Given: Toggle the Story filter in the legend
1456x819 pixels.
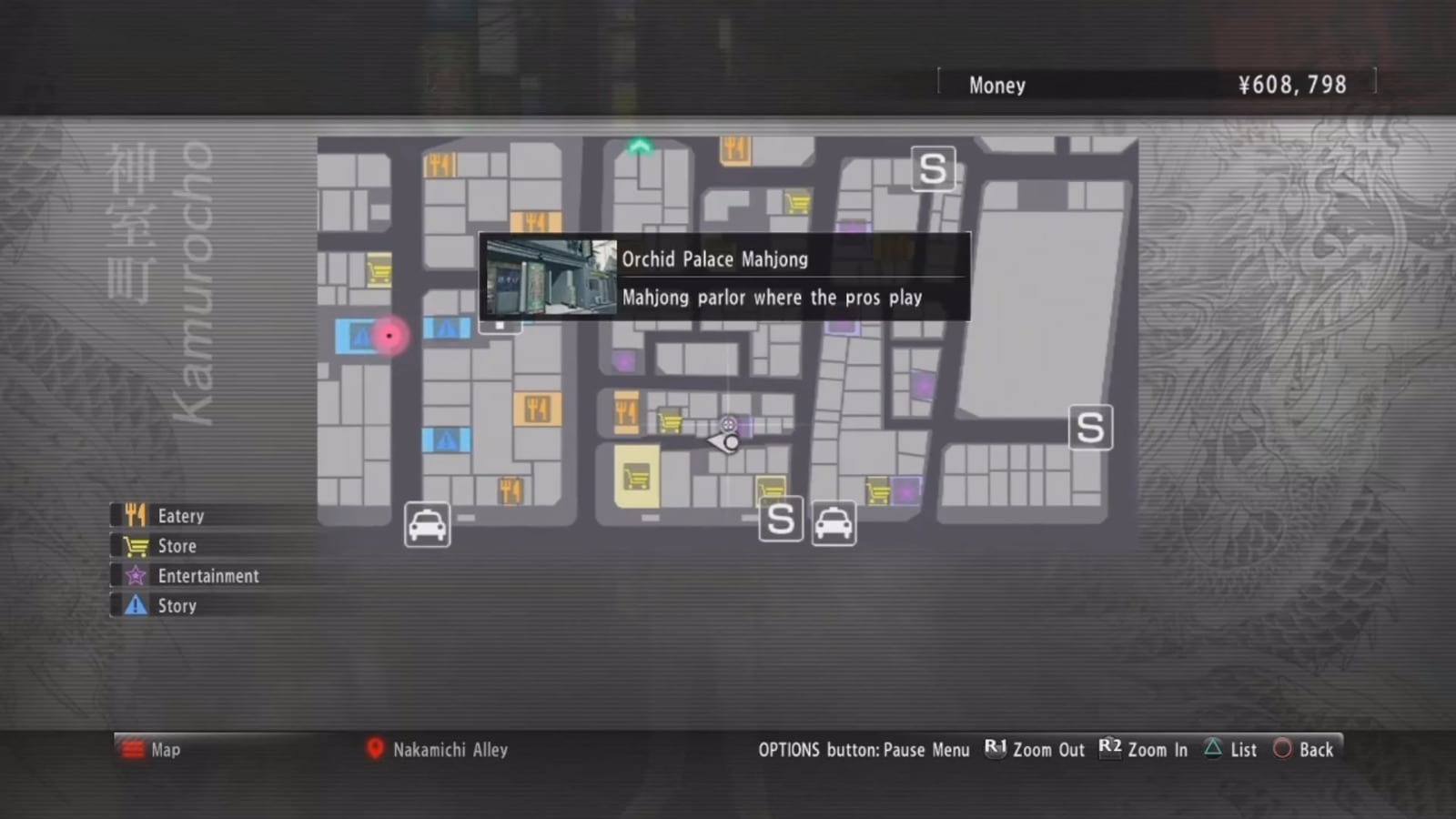Looking at the screenshot, I should pyautogui.click(x=177, y=605).
